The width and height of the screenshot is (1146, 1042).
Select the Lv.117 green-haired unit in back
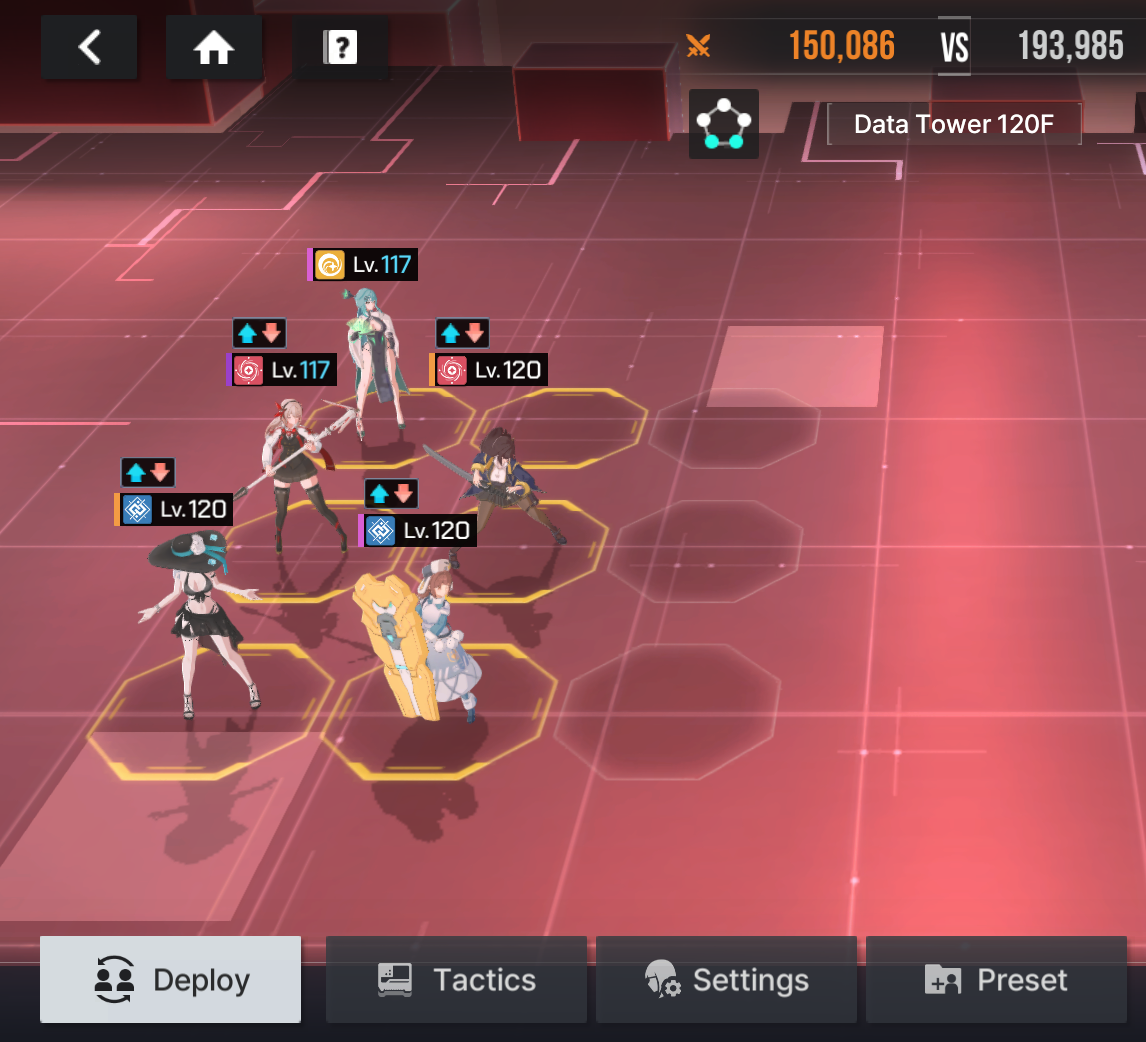[x=374, y=360]
